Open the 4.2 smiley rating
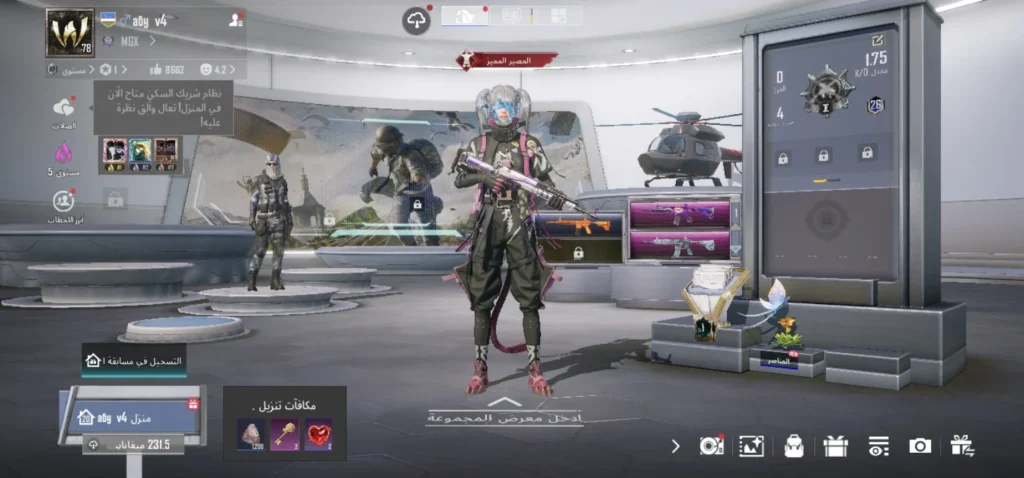 (x=216, y=70)
